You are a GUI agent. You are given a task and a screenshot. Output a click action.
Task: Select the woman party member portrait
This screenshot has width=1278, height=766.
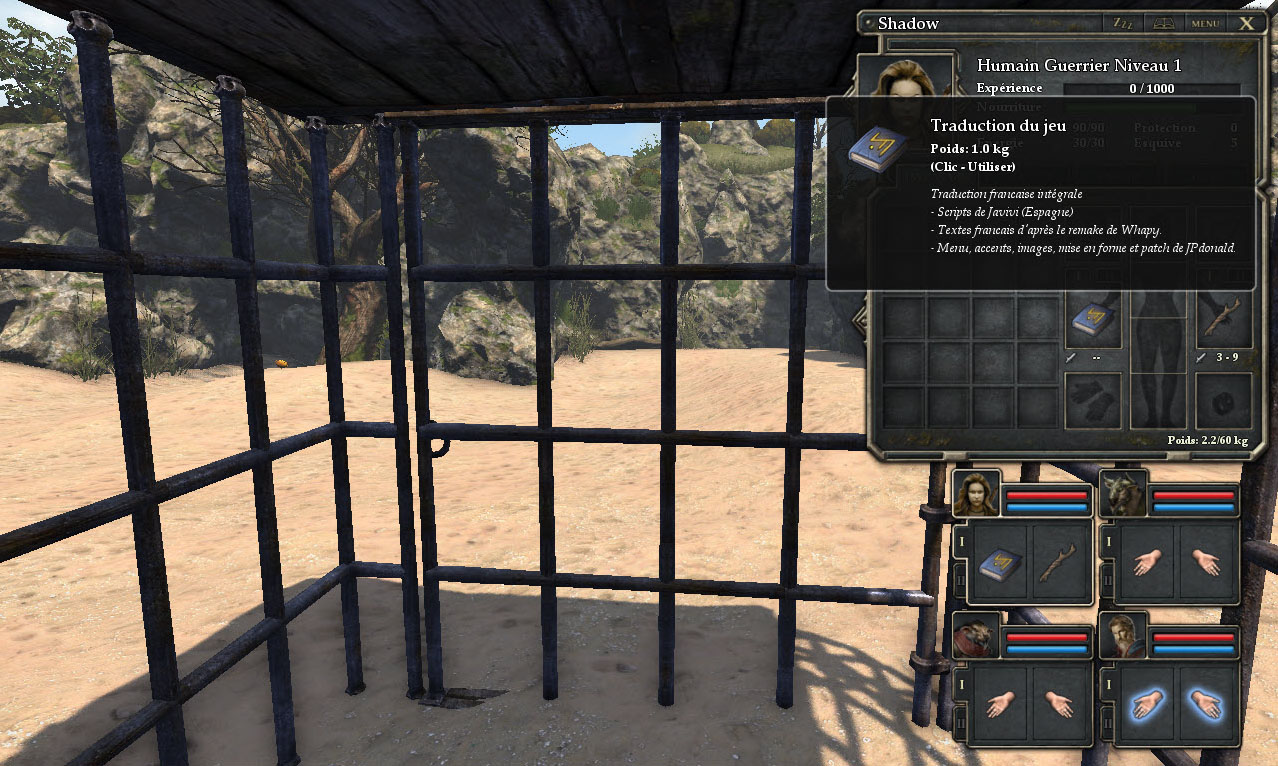(976, 494)
